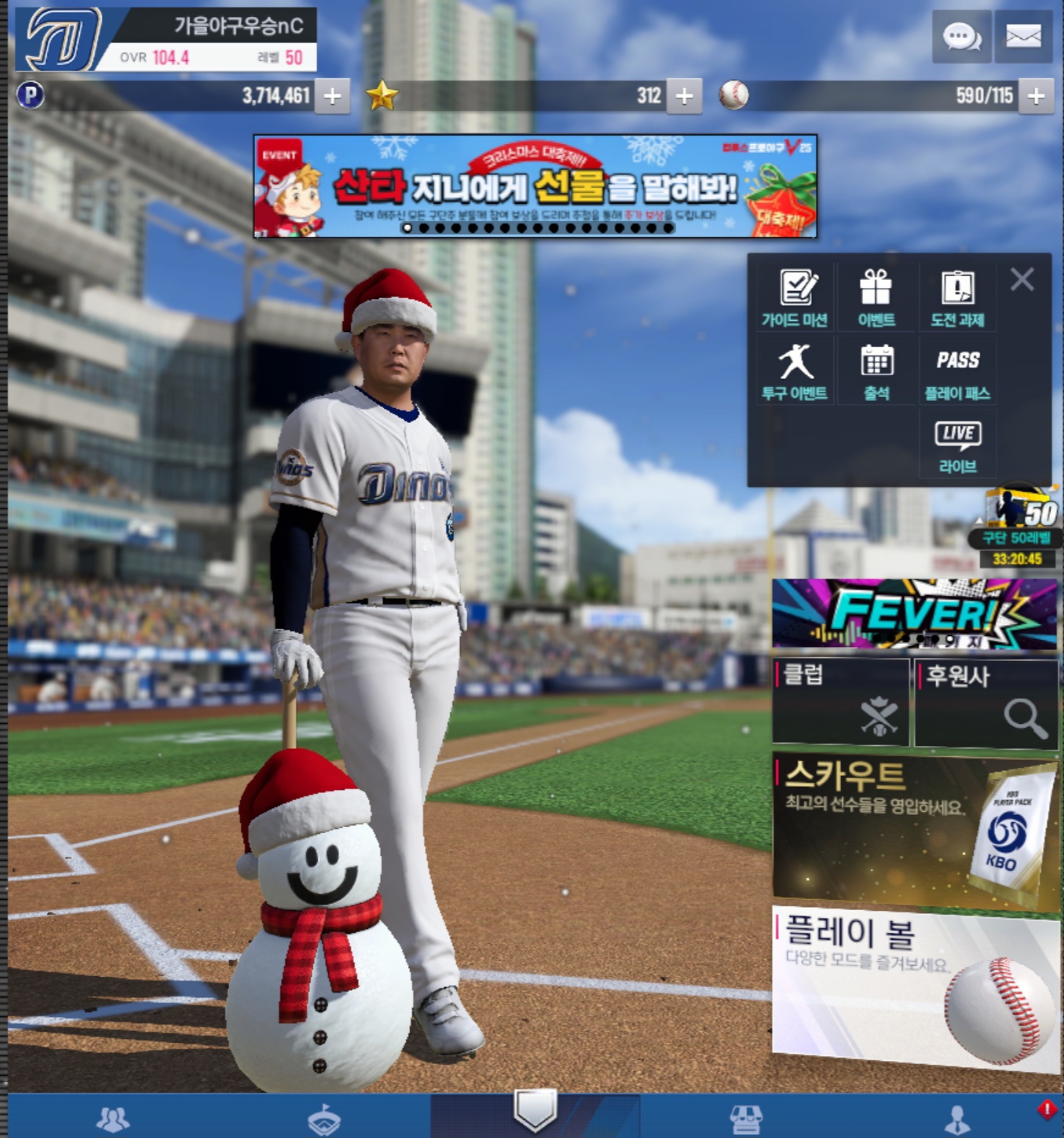Open the 클럽 club menu
1064x1138 pixels.
click(841, 702)
